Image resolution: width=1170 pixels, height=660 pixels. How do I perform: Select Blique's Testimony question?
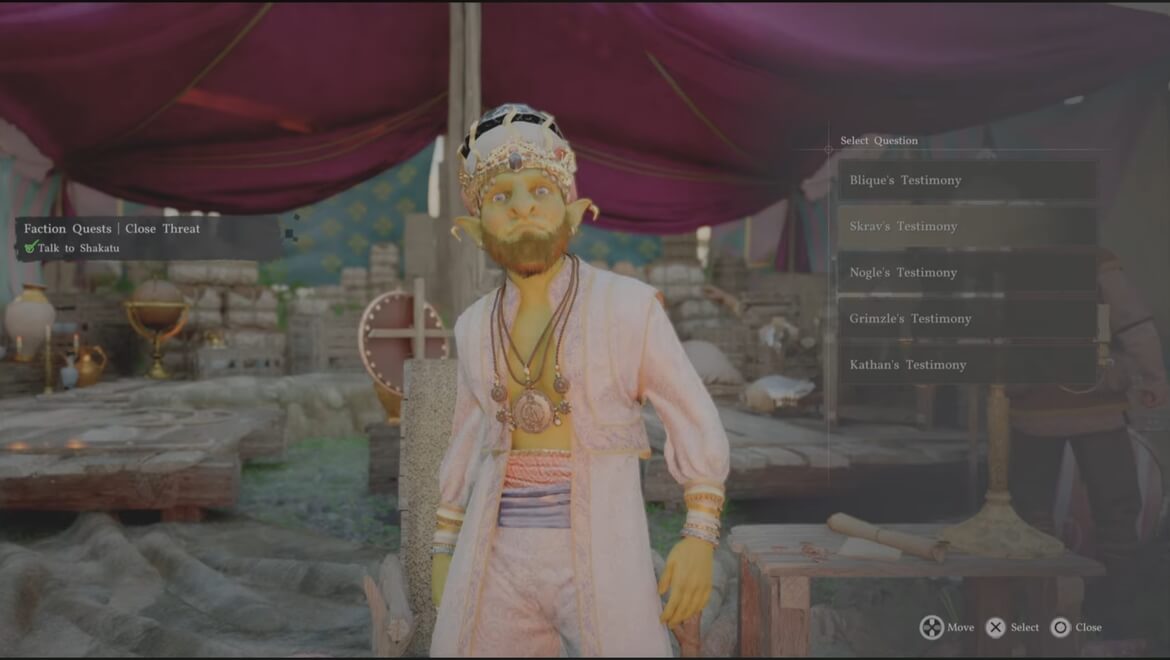tap(965, 180)
